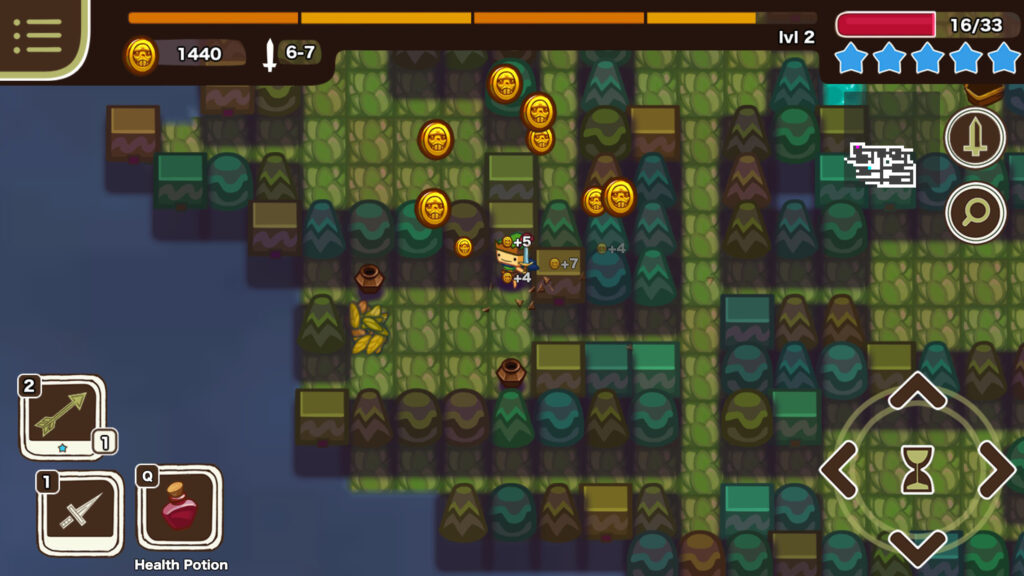The width and height of the screenshot is (1024, 576).
Task: Move left with the D-pad arrow
Action: click(839, 469)
